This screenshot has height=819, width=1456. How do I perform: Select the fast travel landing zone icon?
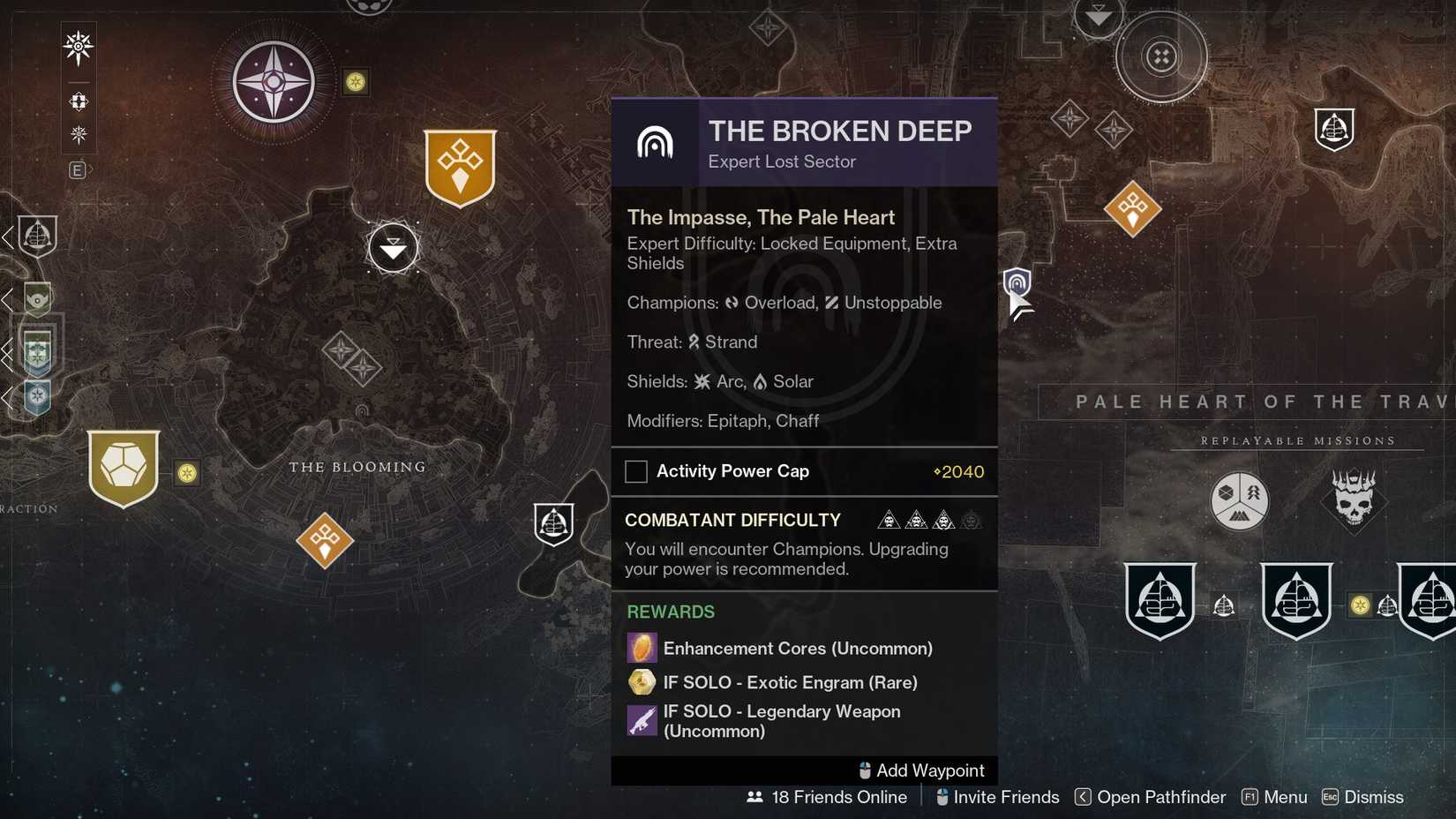point(393,248)
